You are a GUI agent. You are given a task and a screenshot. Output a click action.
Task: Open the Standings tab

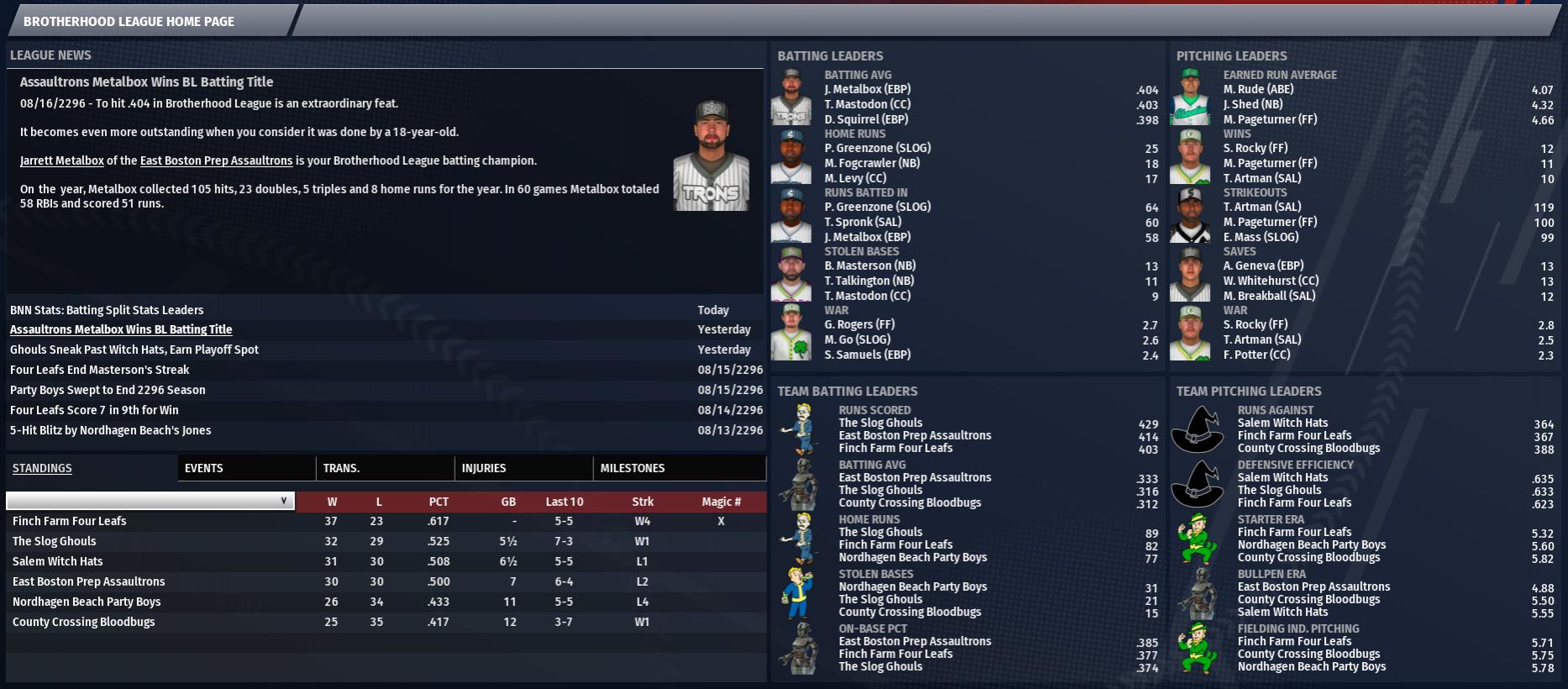(x=42, y=468)
